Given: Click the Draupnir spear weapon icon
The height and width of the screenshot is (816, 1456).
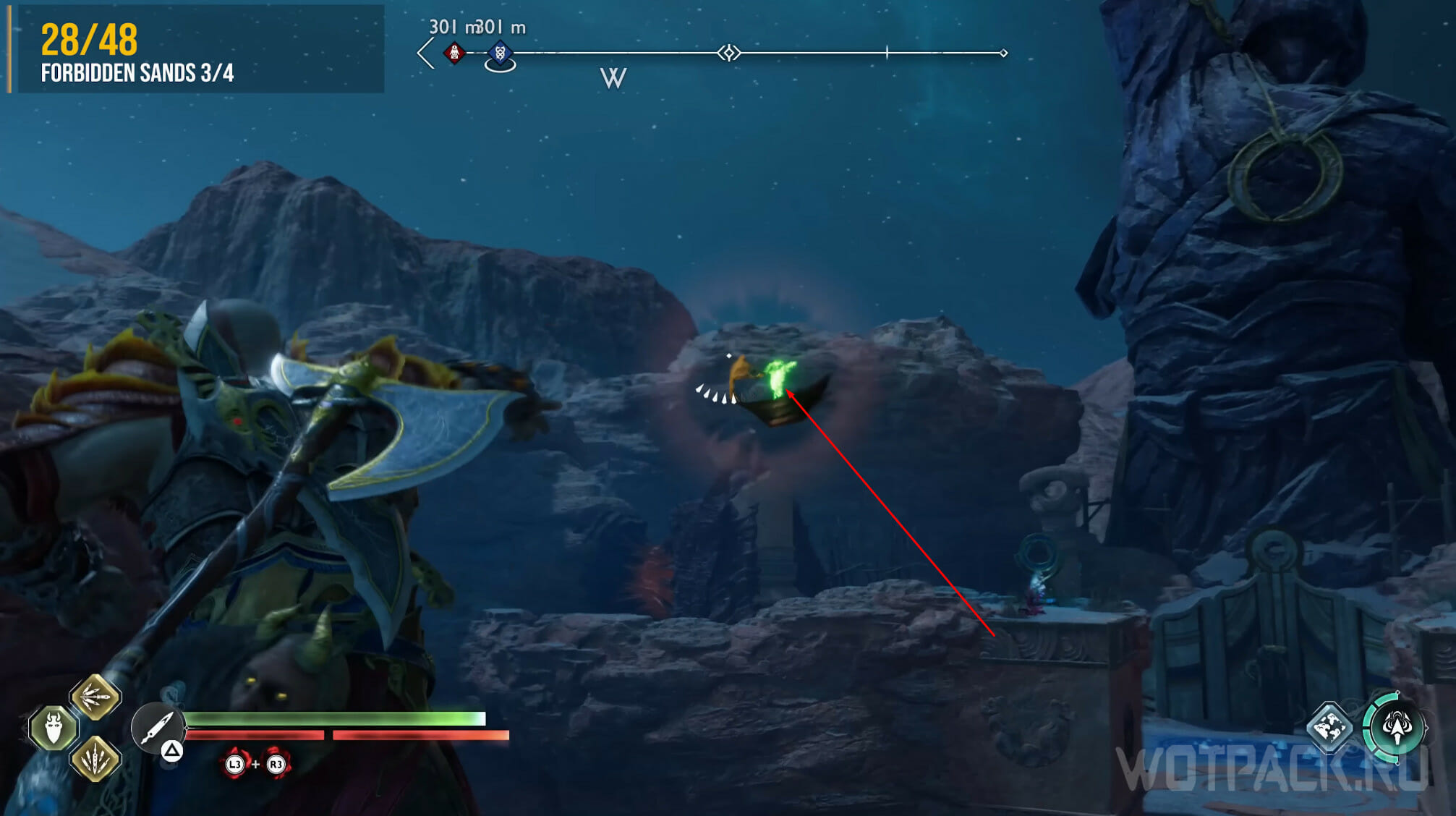Looking at the screenshot, I should (x=156, y=727).
